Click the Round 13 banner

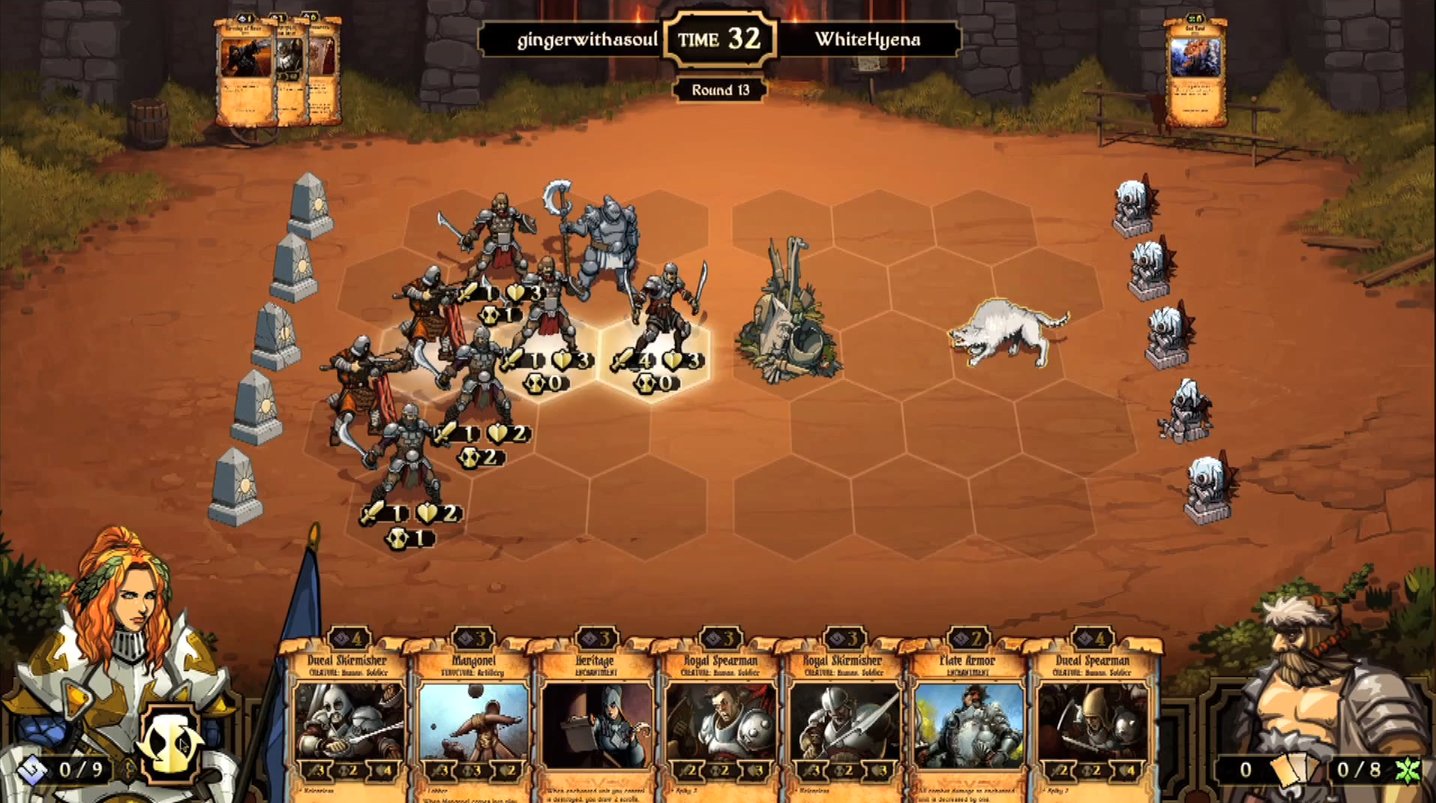718,90
